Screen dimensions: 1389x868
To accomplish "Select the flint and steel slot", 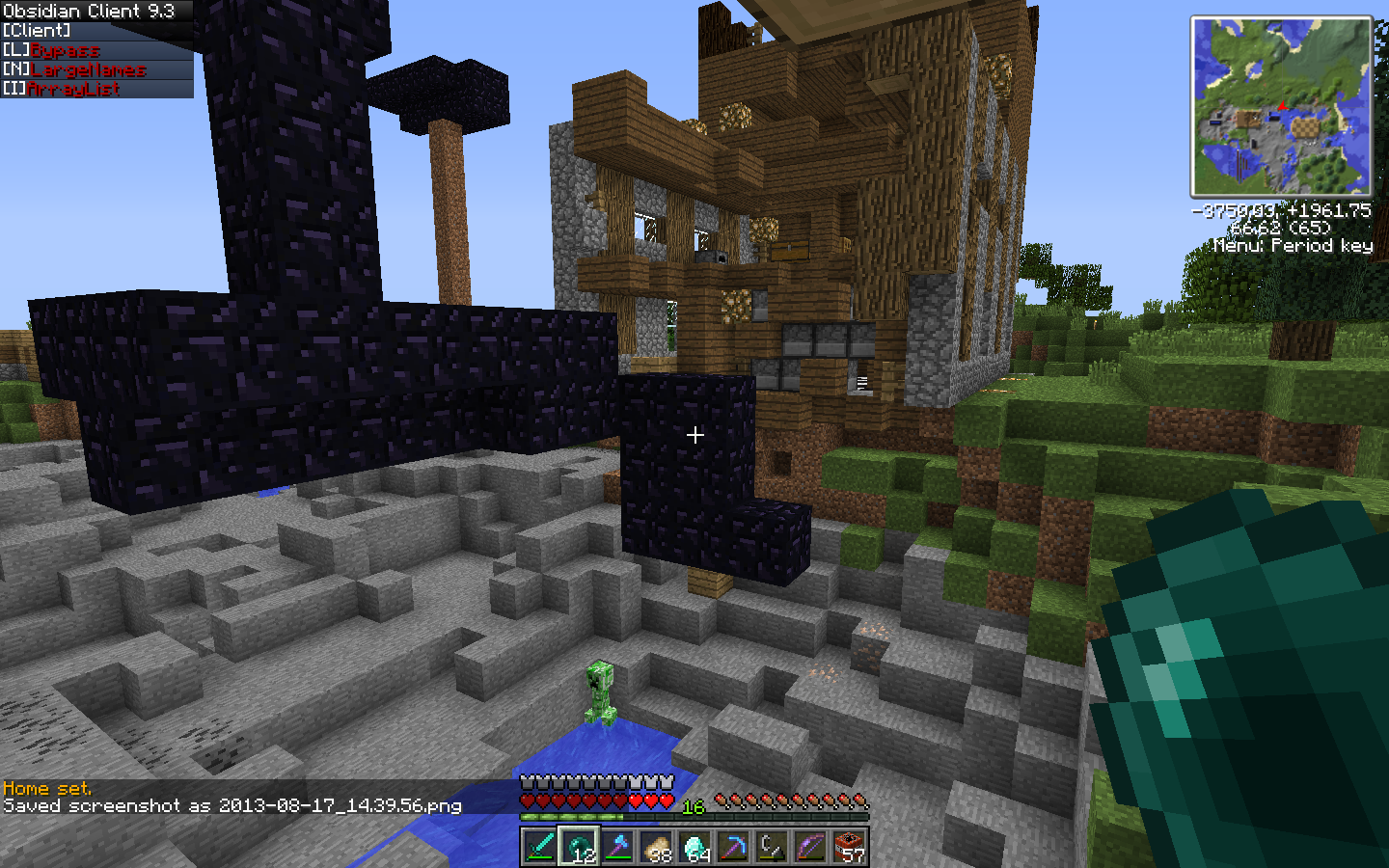I will pyautogui.click(x=772, y=847).
